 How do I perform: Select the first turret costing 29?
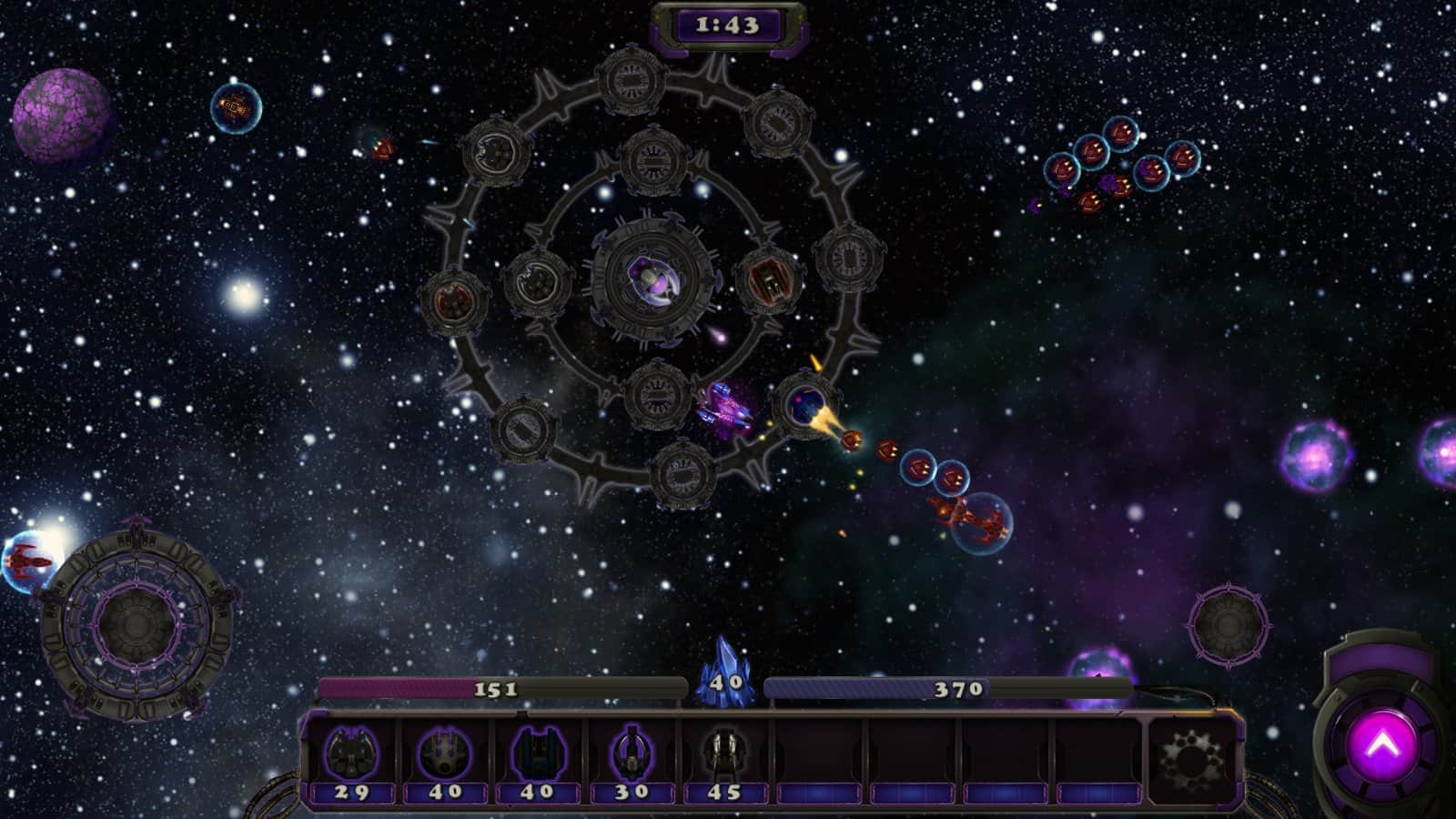pos(351,757)
